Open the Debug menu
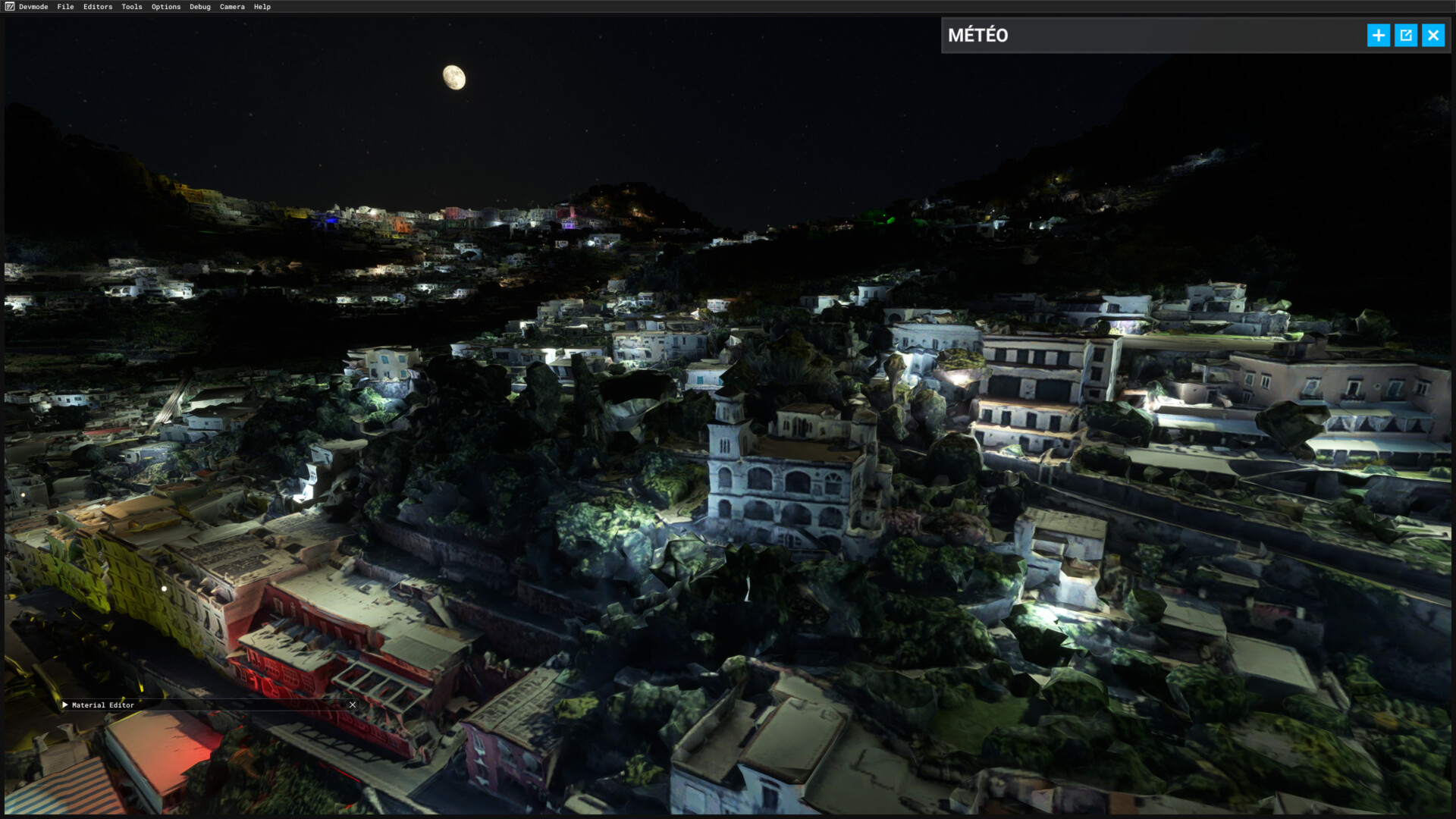The height and width of the screenshot is (819, 1456). (x=200, y=7)
